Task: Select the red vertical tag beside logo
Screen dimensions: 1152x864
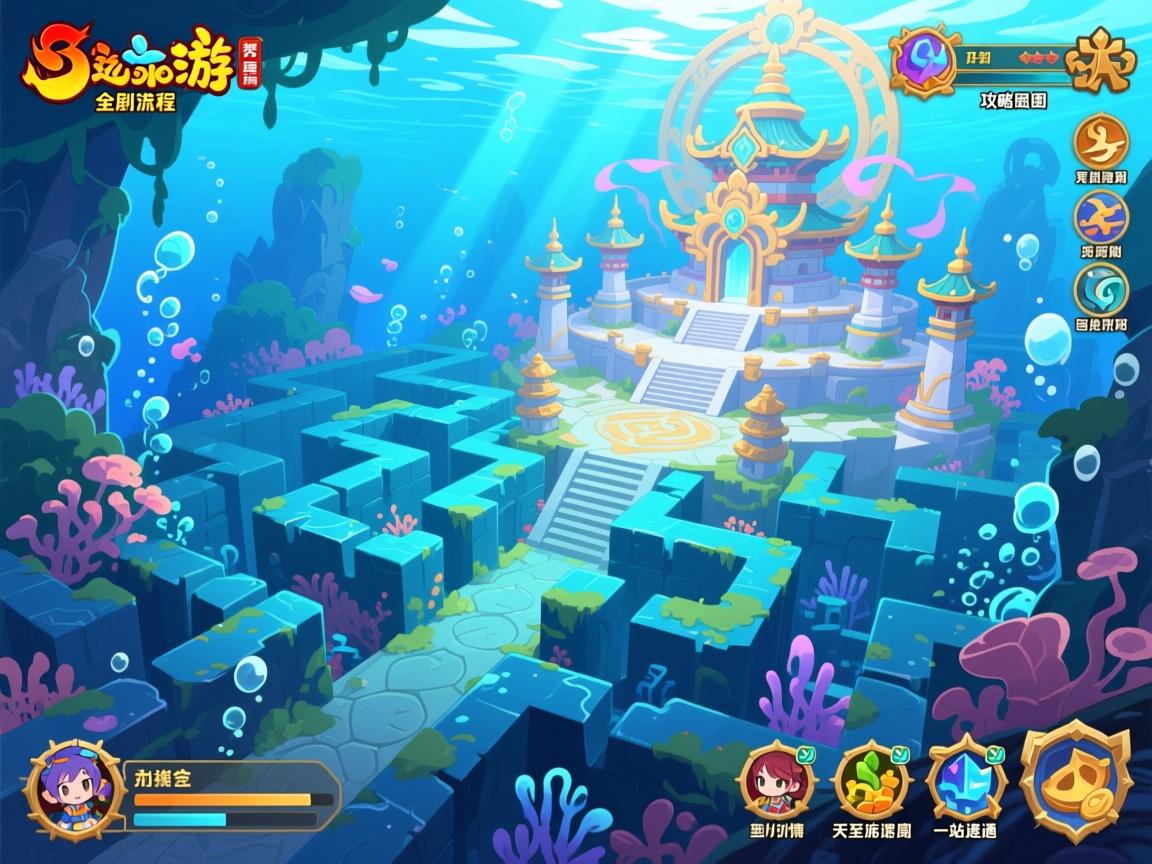Action: (x=249, y=63)
